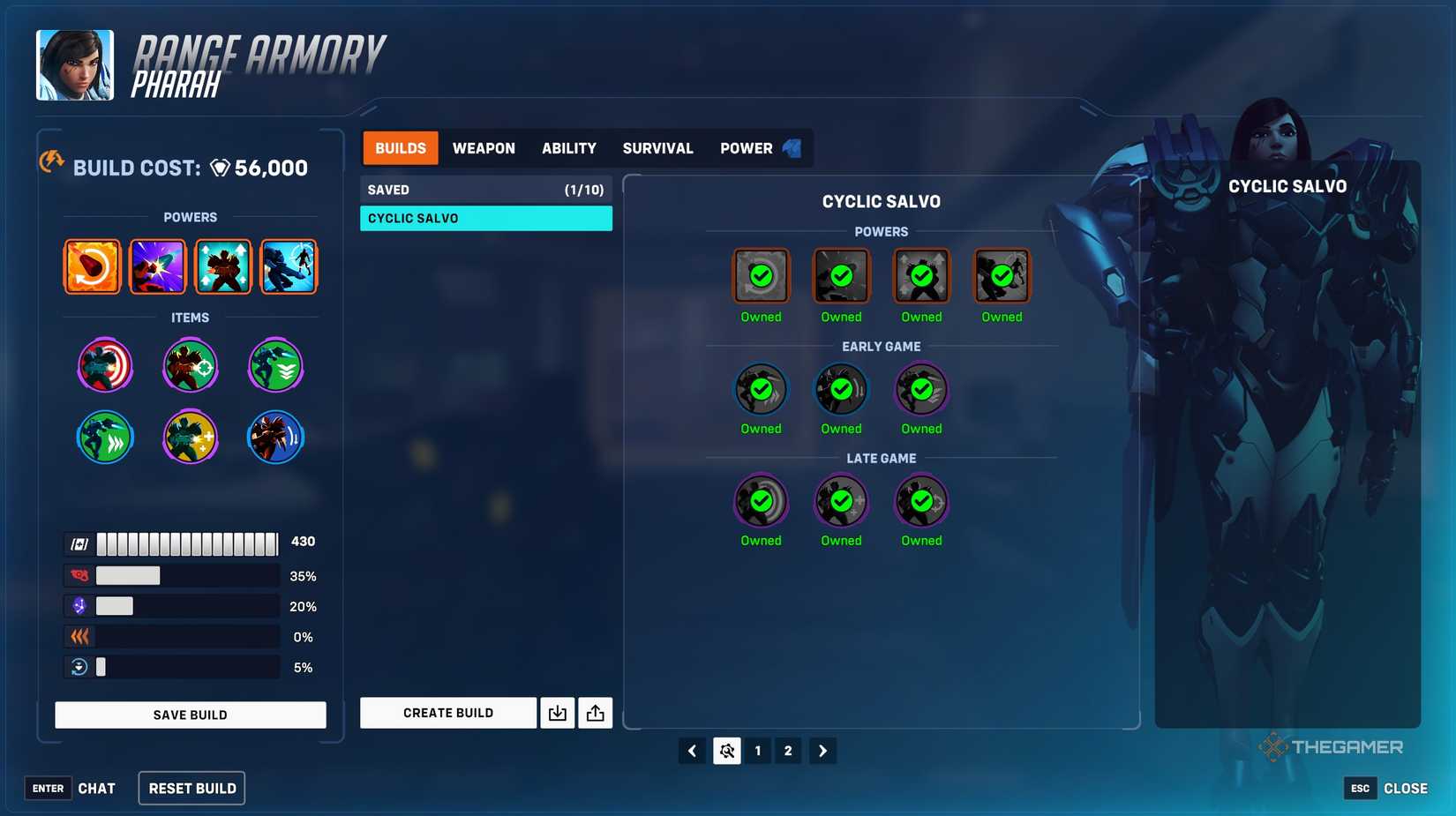Select the orange speed stat icon
This screenshot has width=1456, height=816.
79,636
